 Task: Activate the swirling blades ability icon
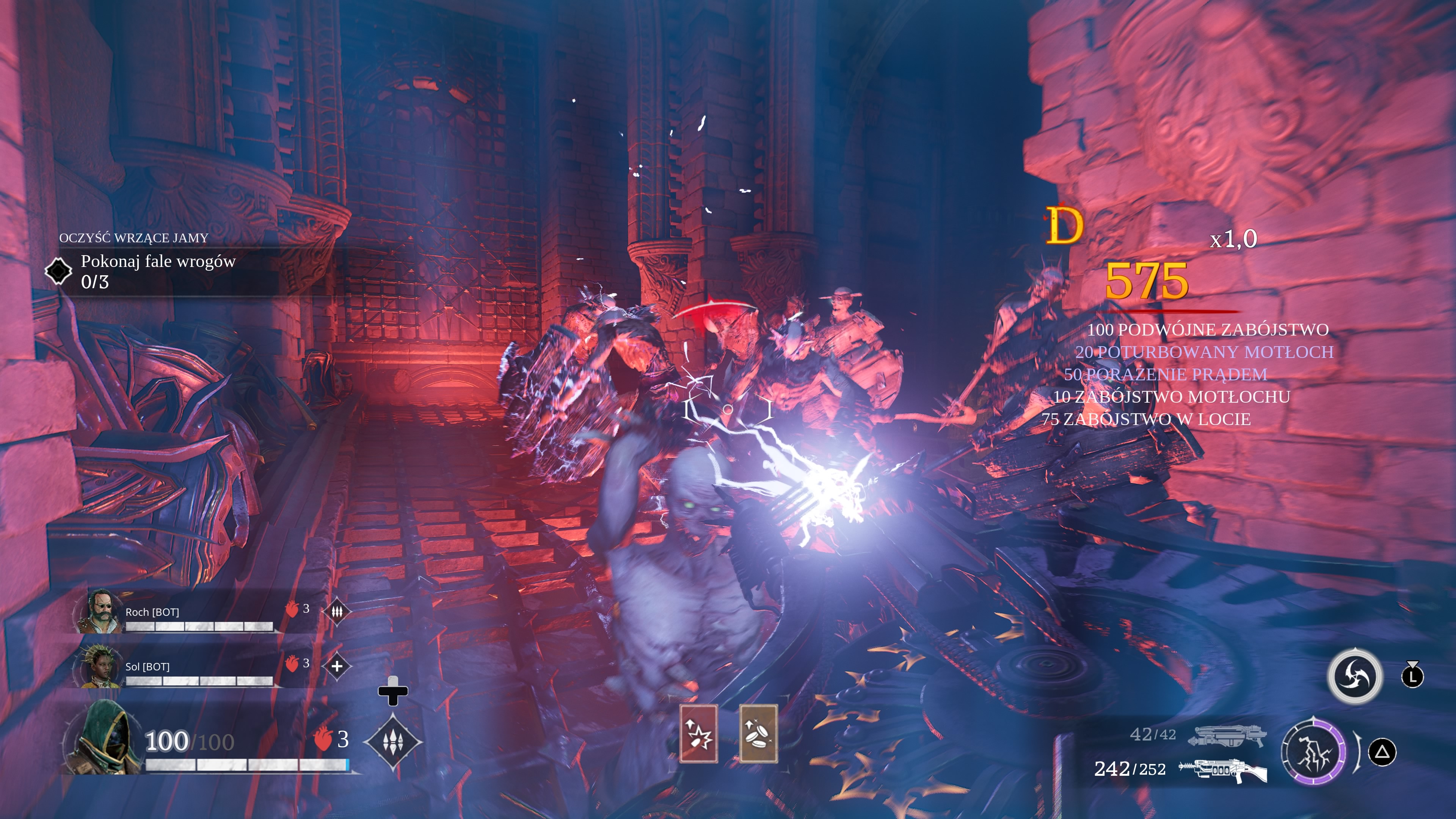[x=1355, y=676]
